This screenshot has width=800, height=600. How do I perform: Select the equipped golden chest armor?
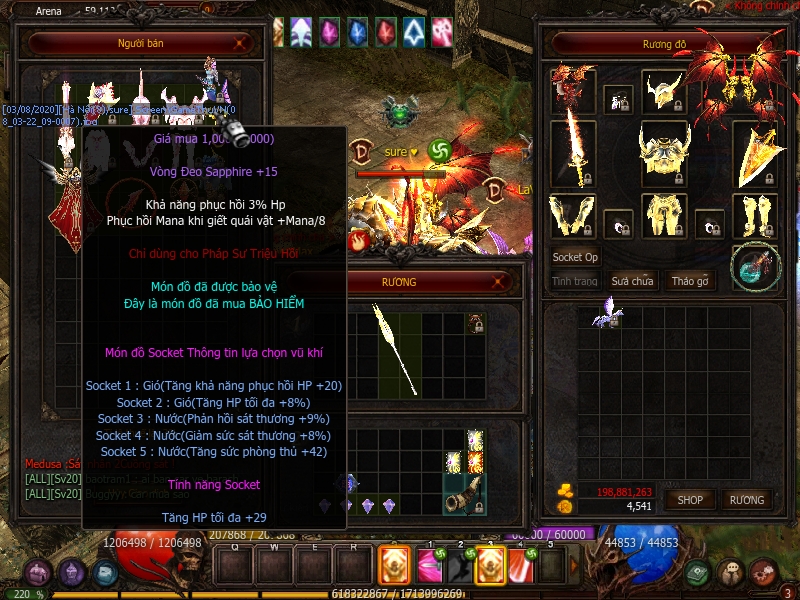pyautogui.click(x=664, y=154)
